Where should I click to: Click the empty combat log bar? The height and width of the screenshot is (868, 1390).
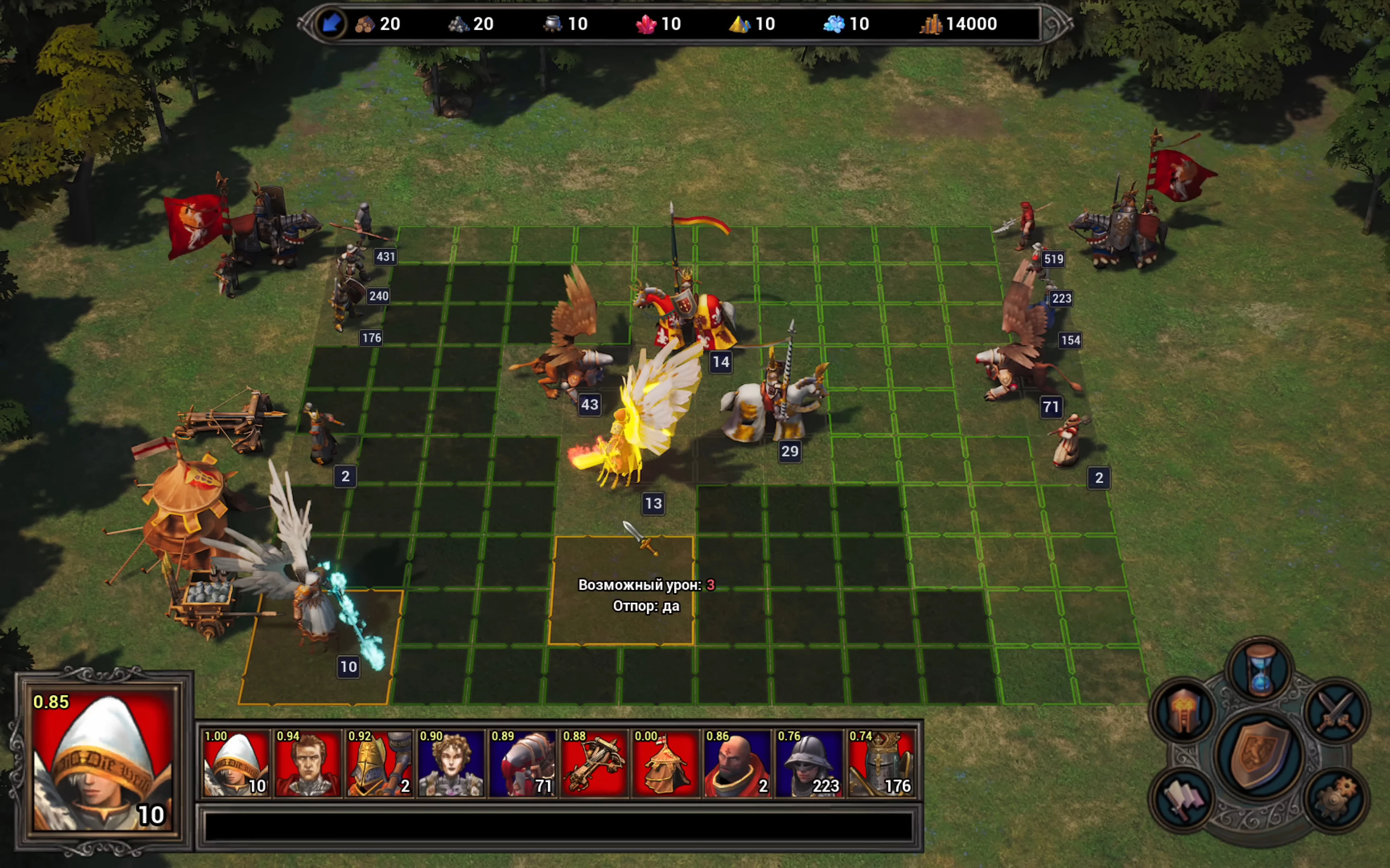[x=558, y=827]
